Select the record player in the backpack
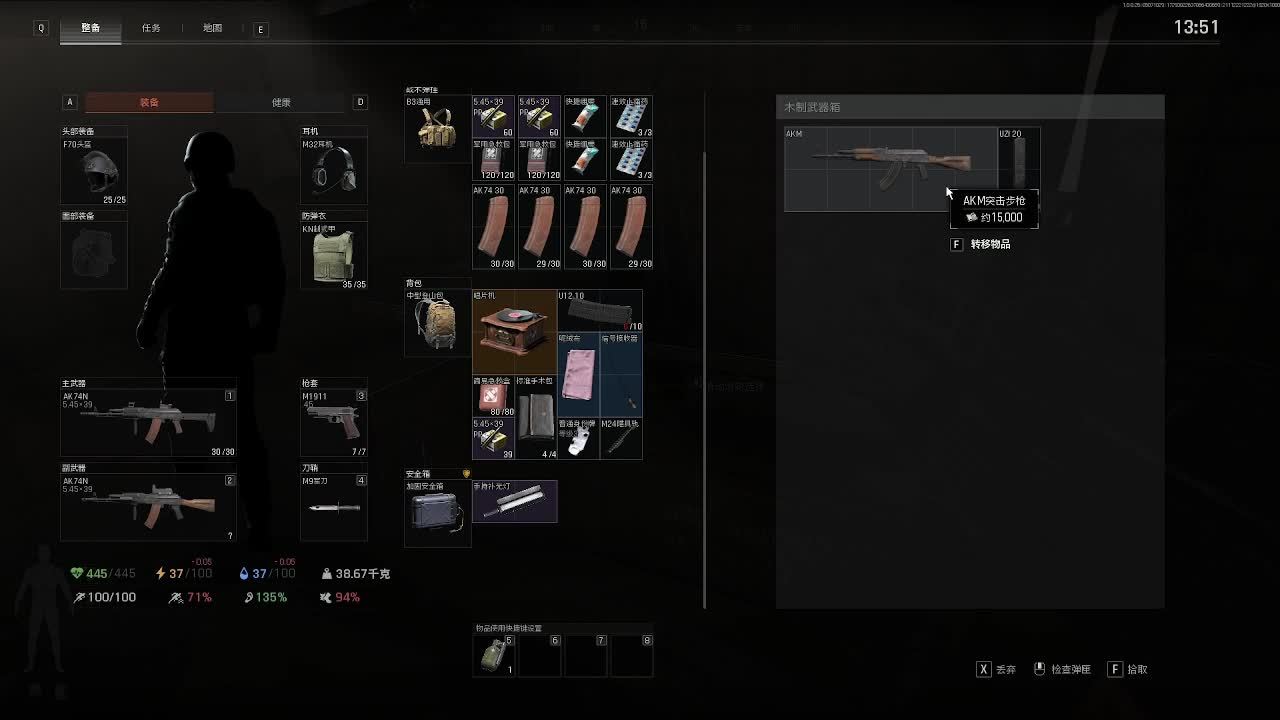Viewport: 1280px width, 720px height. (x=514, y=332)
